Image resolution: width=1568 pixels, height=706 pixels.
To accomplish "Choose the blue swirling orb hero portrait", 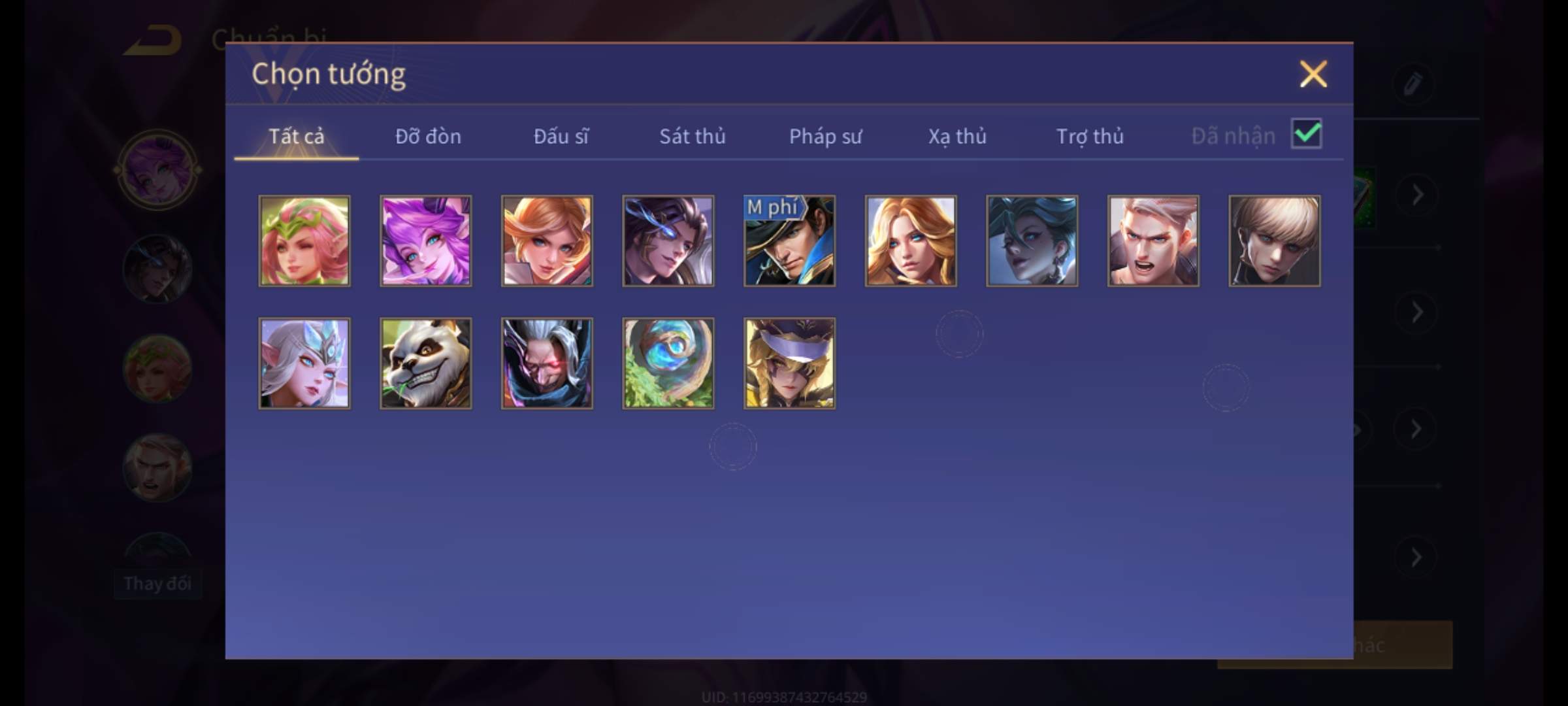I will pyautogui.click(x=668, y=363).
